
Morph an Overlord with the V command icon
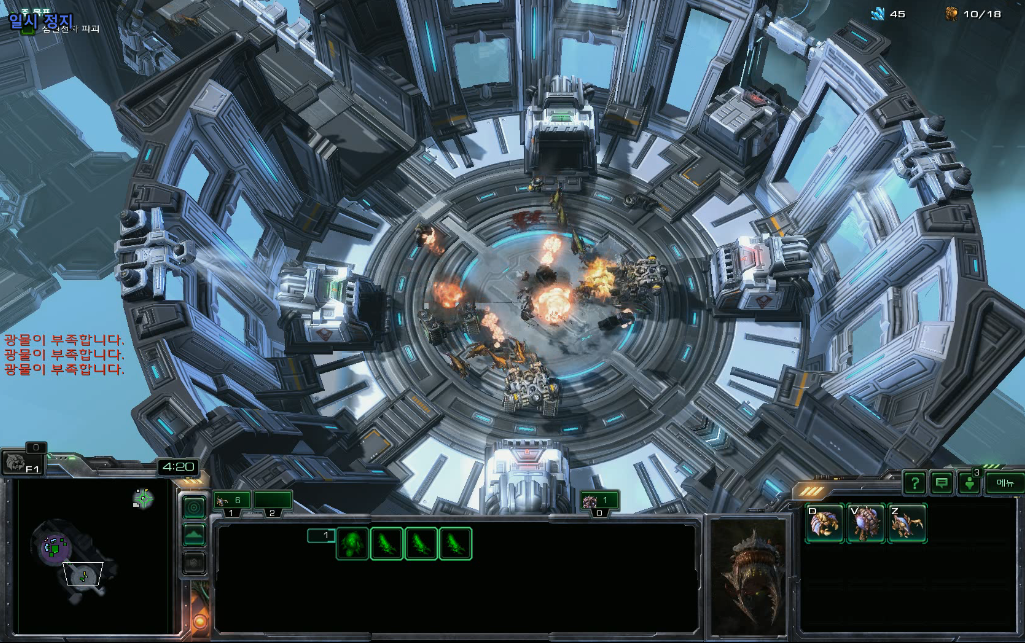coord(866,523)
